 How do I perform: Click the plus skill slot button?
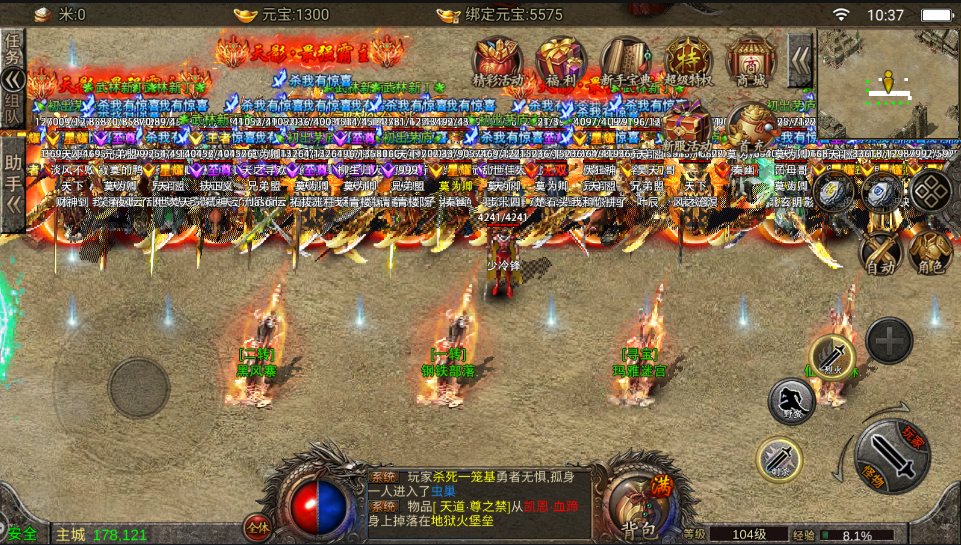click(888, 342)
